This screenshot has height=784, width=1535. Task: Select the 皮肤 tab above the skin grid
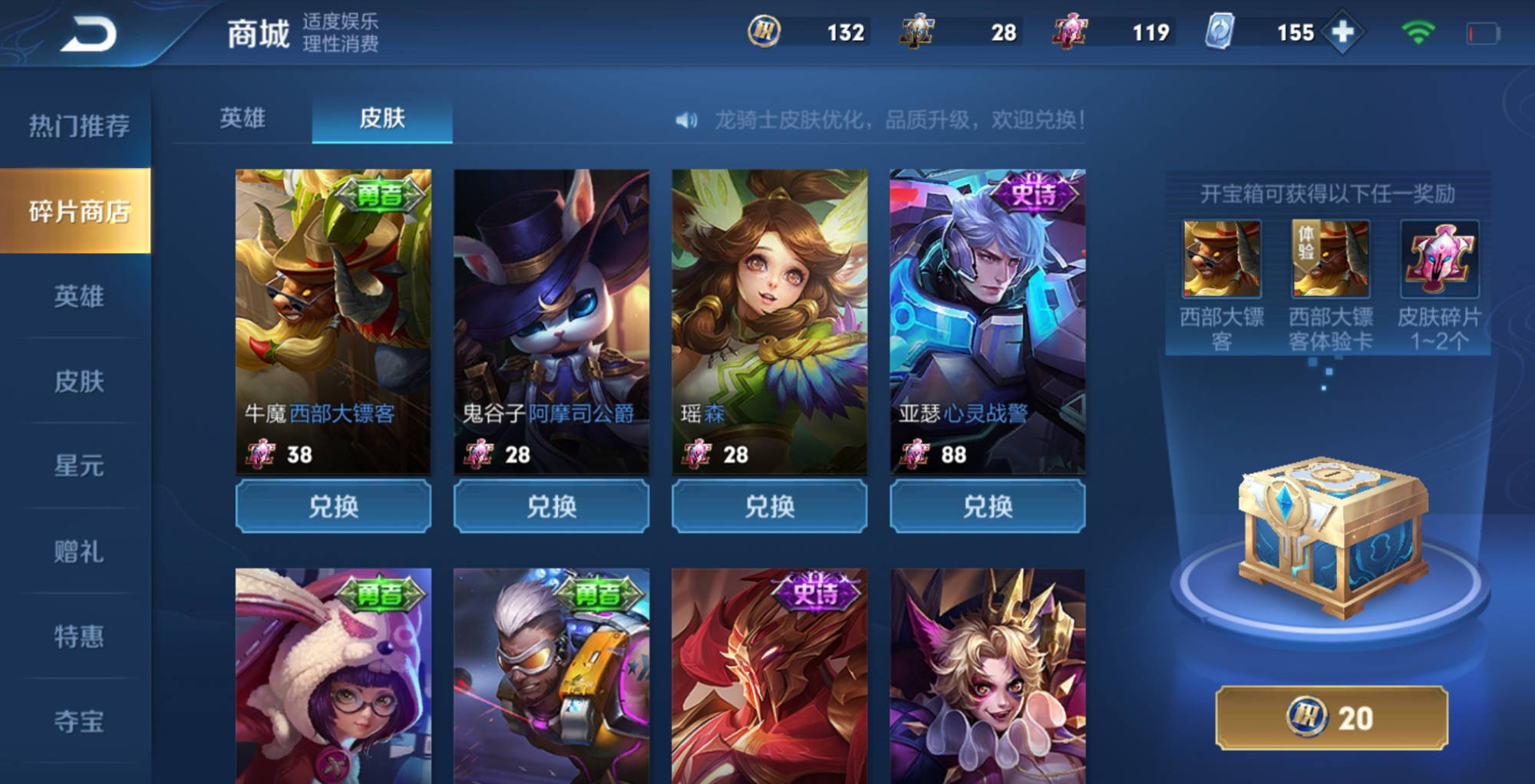tap(382, 118)
